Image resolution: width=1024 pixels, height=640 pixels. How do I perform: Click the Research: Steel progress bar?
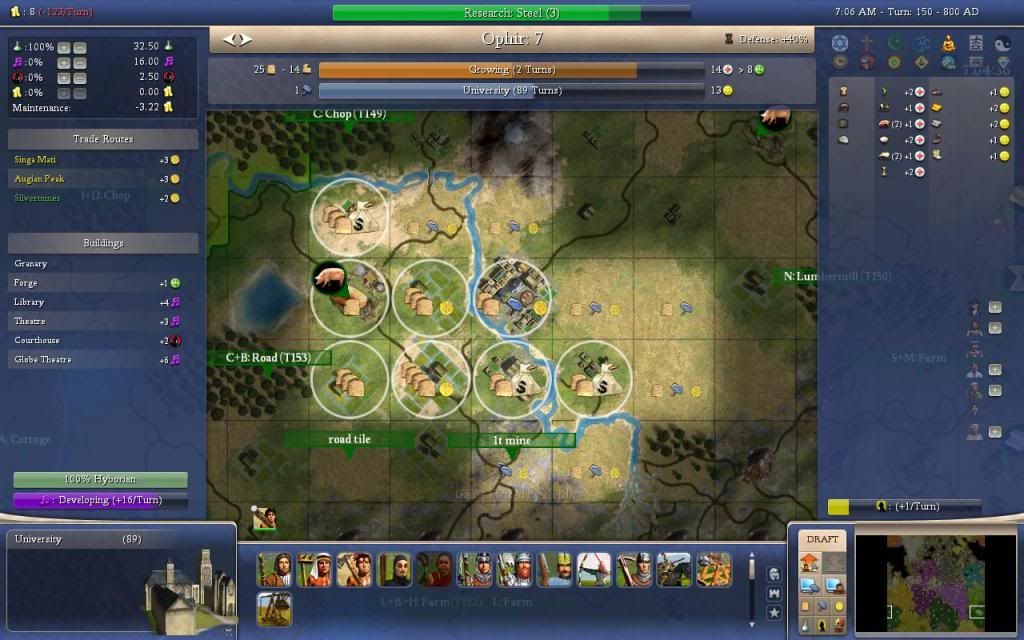tap(510, 13)
